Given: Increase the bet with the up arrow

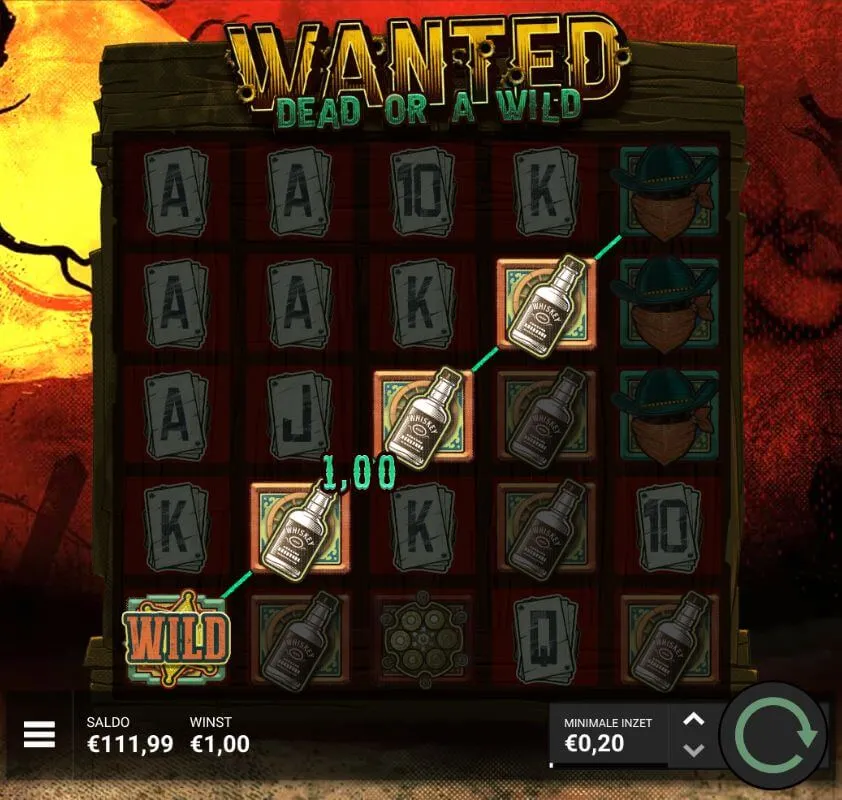Looking at the screenshot, I should coord(694,719).
